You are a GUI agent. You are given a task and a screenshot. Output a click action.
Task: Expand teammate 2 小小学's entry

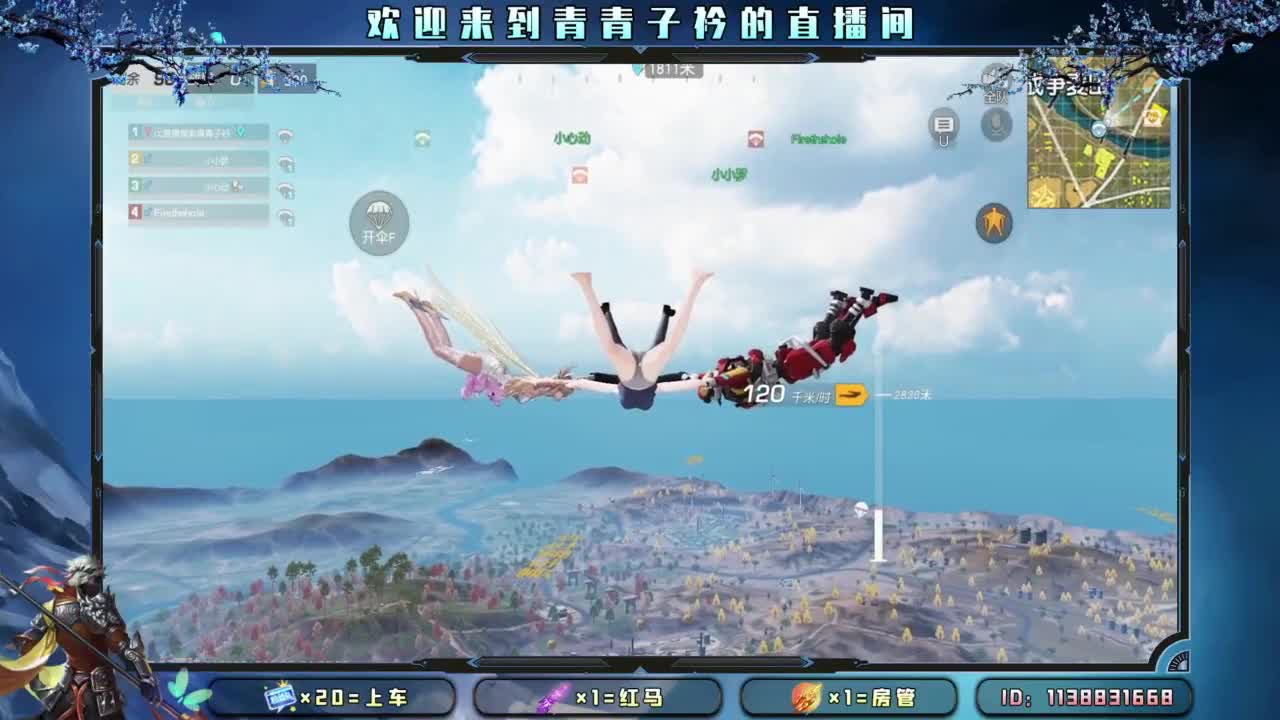[x=197, y=161]
